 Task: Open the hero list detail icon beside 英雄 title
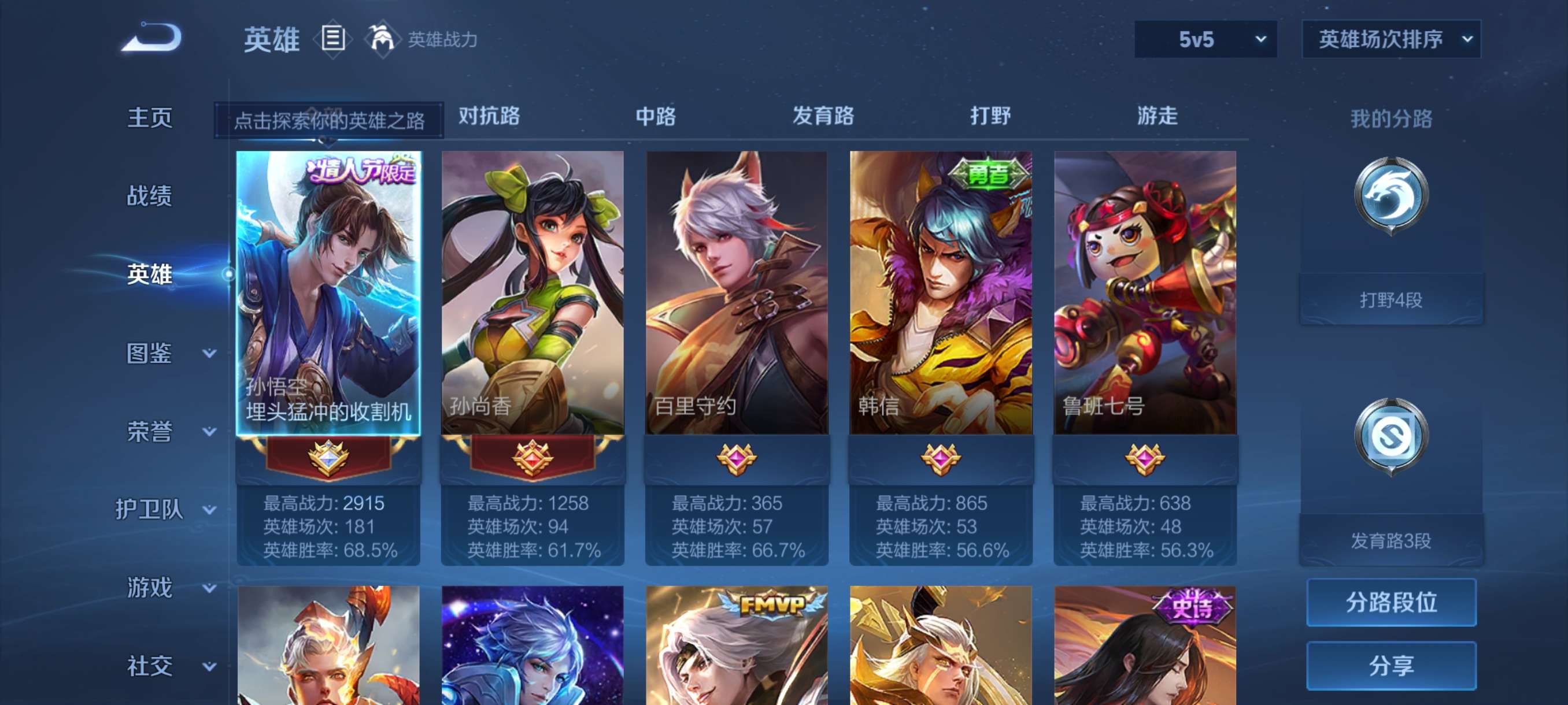pos(332,39)
